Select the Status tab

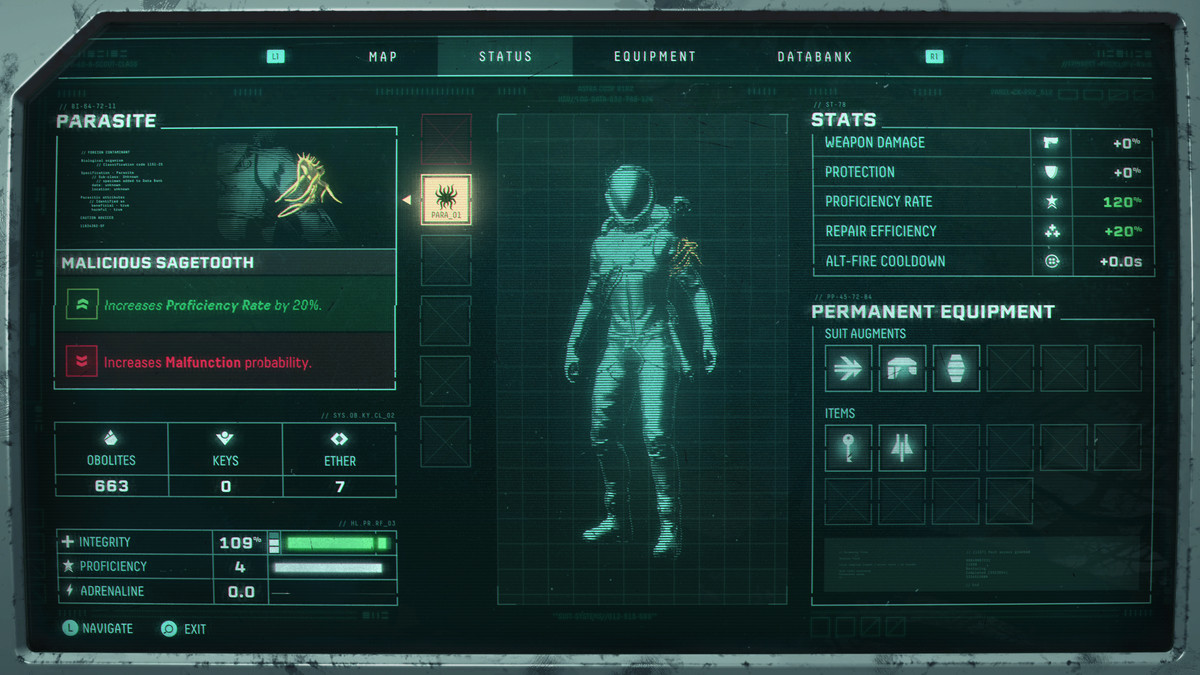tap(505, 57)
